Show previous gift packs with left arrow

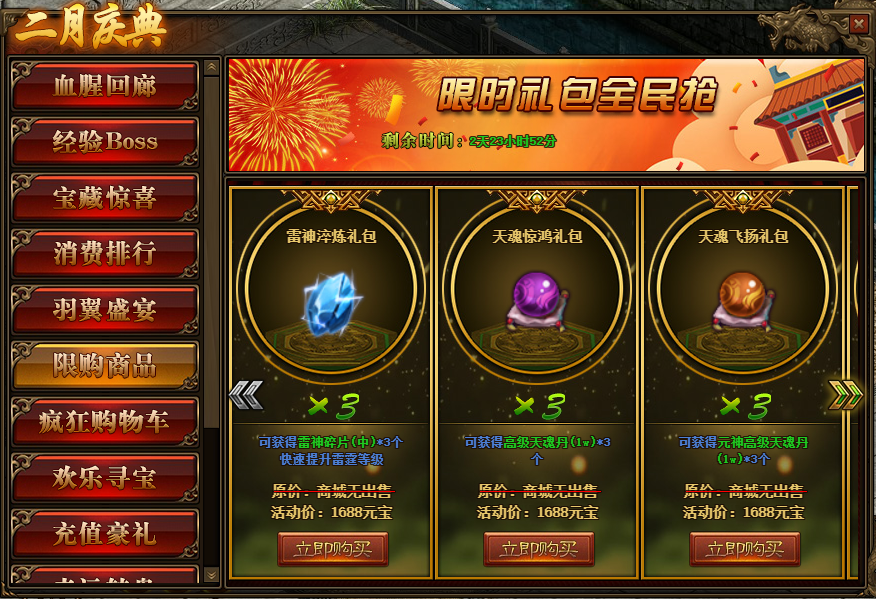click(x=246, y=395)
